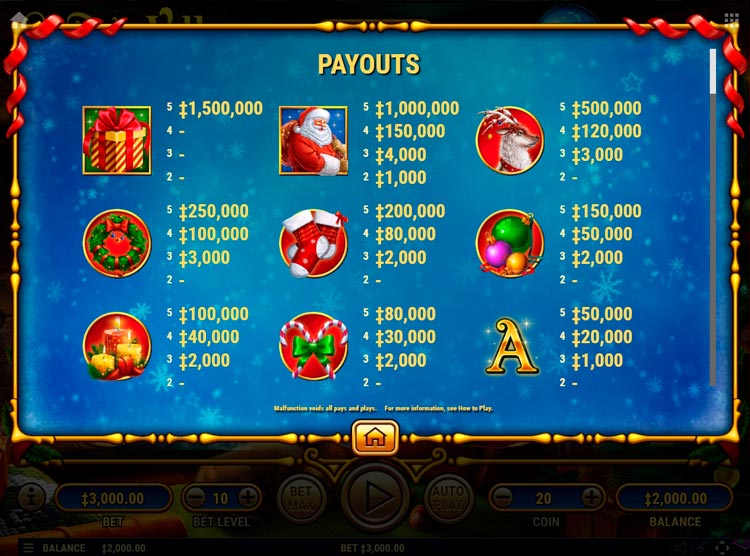Raise the coin value
Screen dimensions: 750x556
pos(592,497)
